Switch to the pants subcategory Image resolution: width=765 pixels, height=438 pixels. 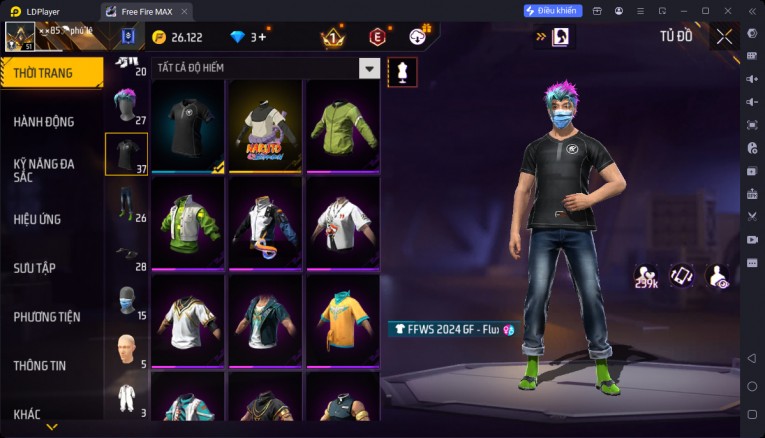pos(126,204)
